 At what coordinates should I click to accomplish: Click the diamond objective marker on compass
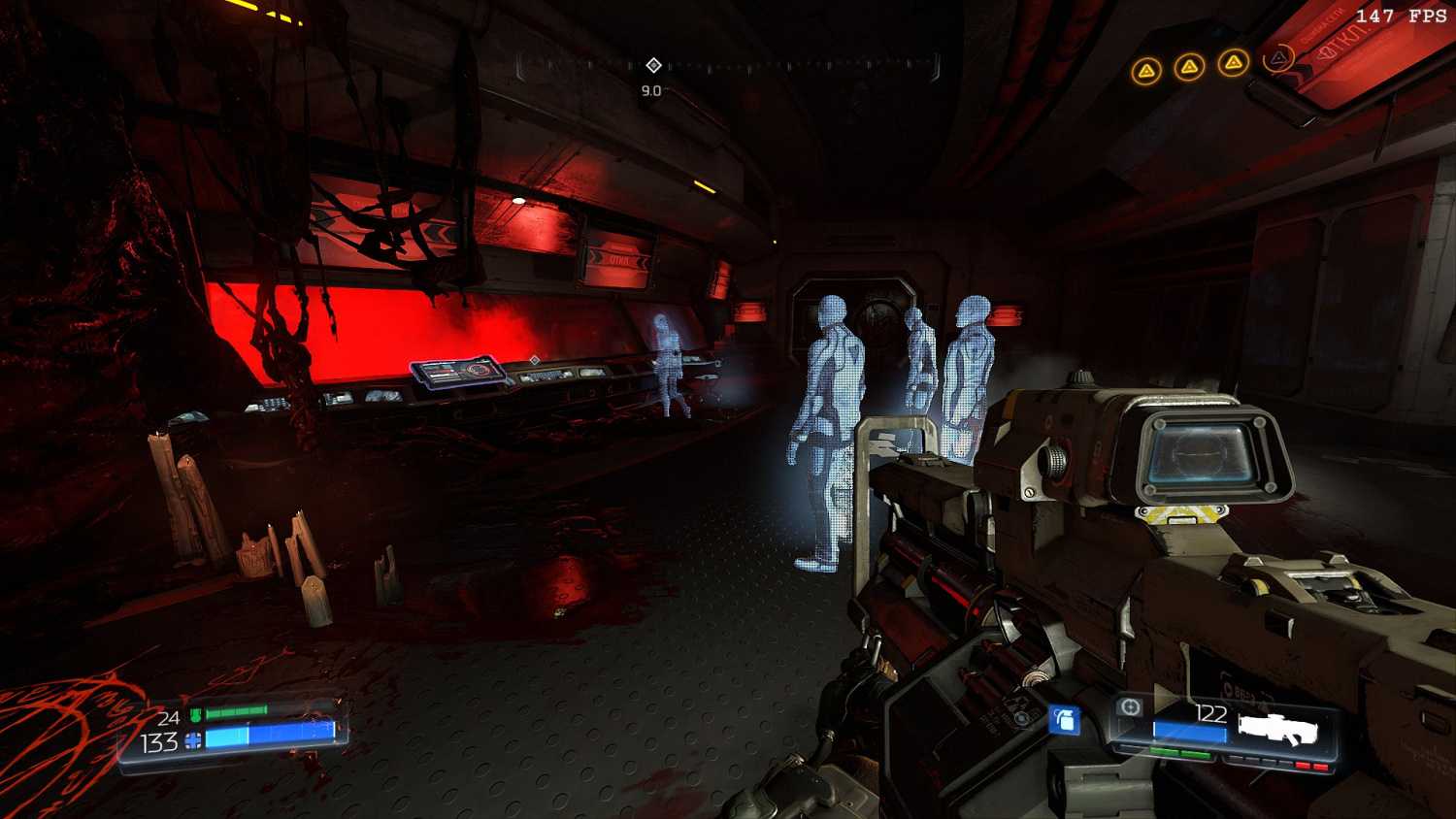click(x=653, y=65)
